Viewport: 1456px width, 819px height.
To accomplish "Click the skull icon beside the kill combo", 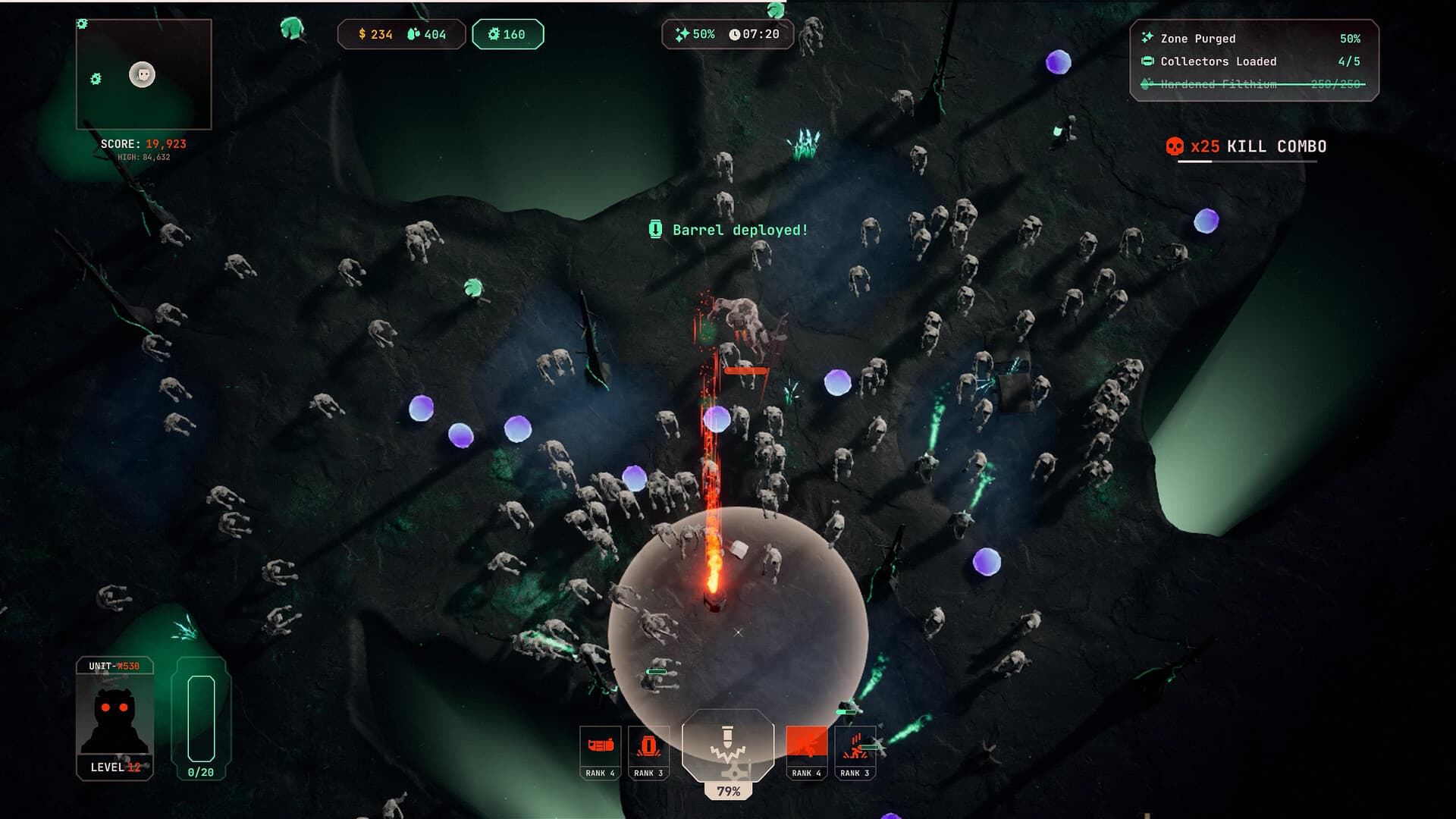I will point(1176,147).
